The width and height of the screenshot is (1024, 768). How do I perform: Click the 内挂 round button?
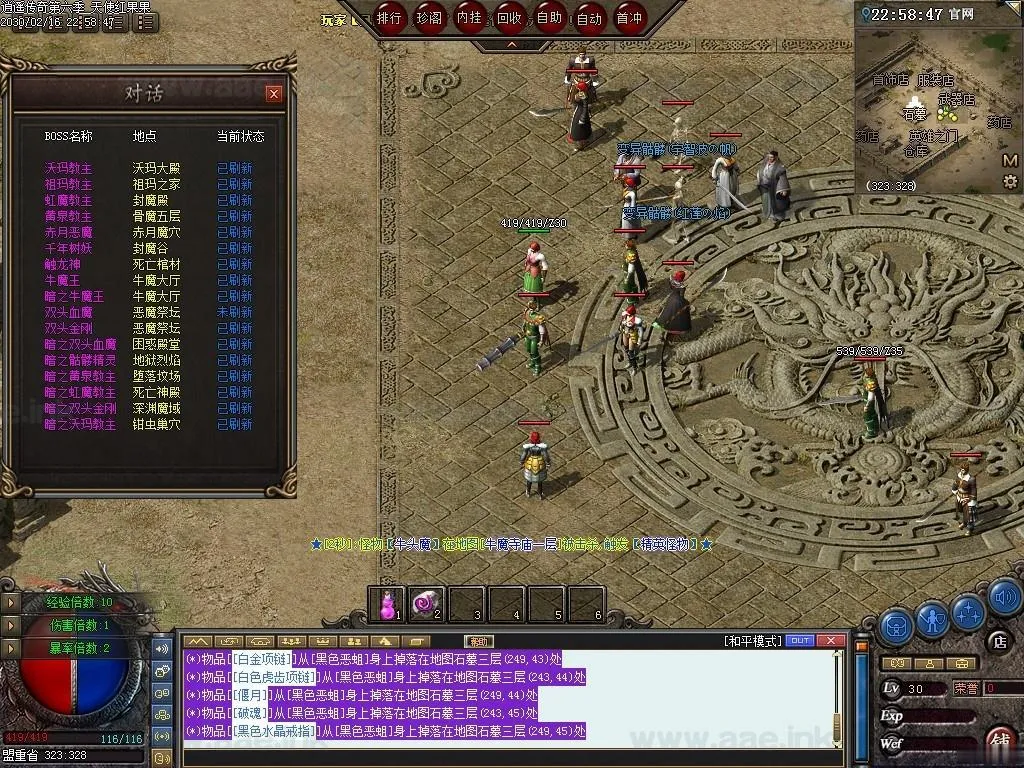[x=469, y=18]
